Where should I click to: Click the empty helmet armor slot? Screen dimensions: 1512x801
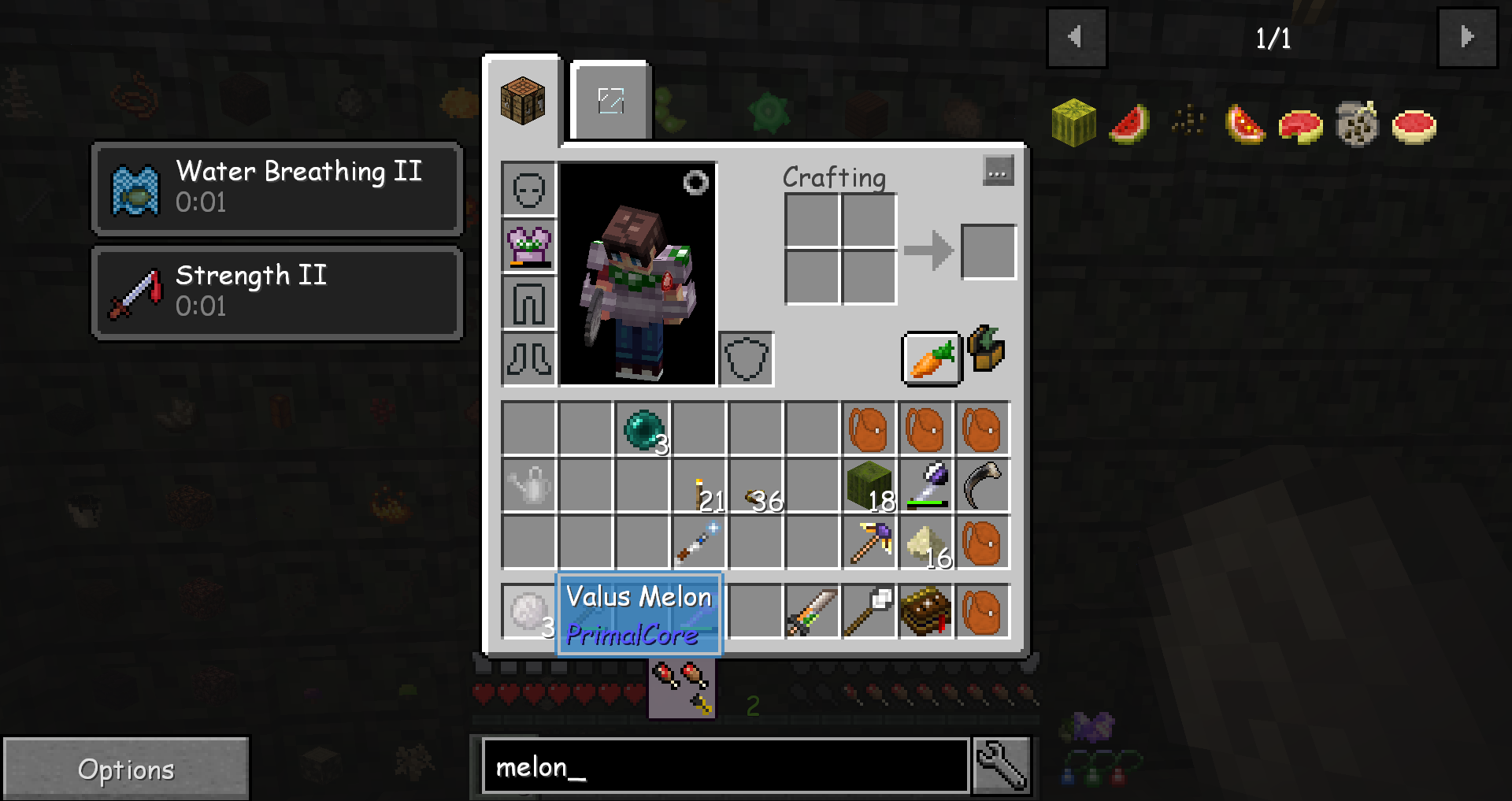(528, 189)
